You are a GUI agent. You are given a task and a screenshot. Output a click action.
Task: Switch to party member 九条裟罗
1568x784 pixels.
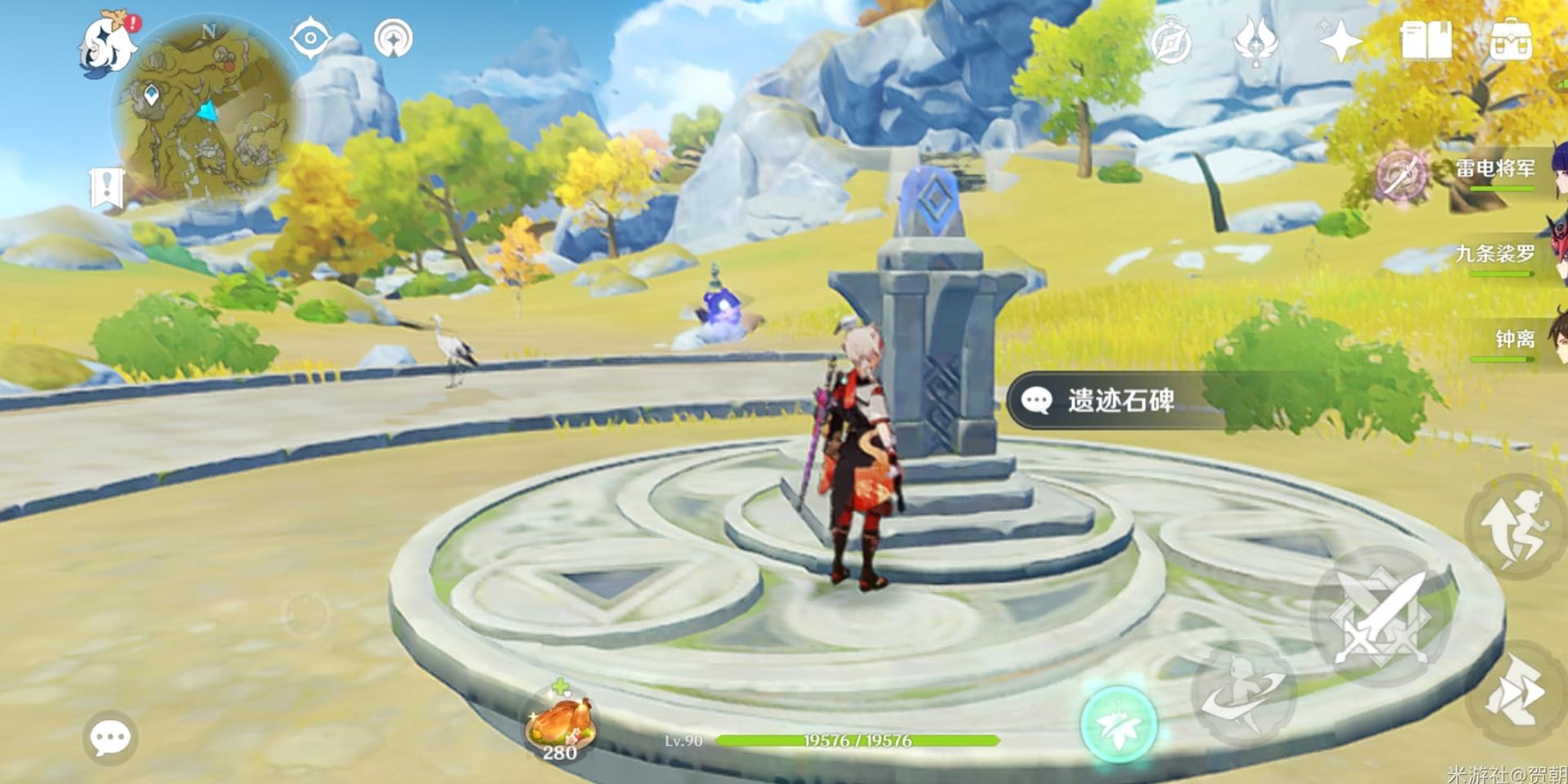[1494, 255]
